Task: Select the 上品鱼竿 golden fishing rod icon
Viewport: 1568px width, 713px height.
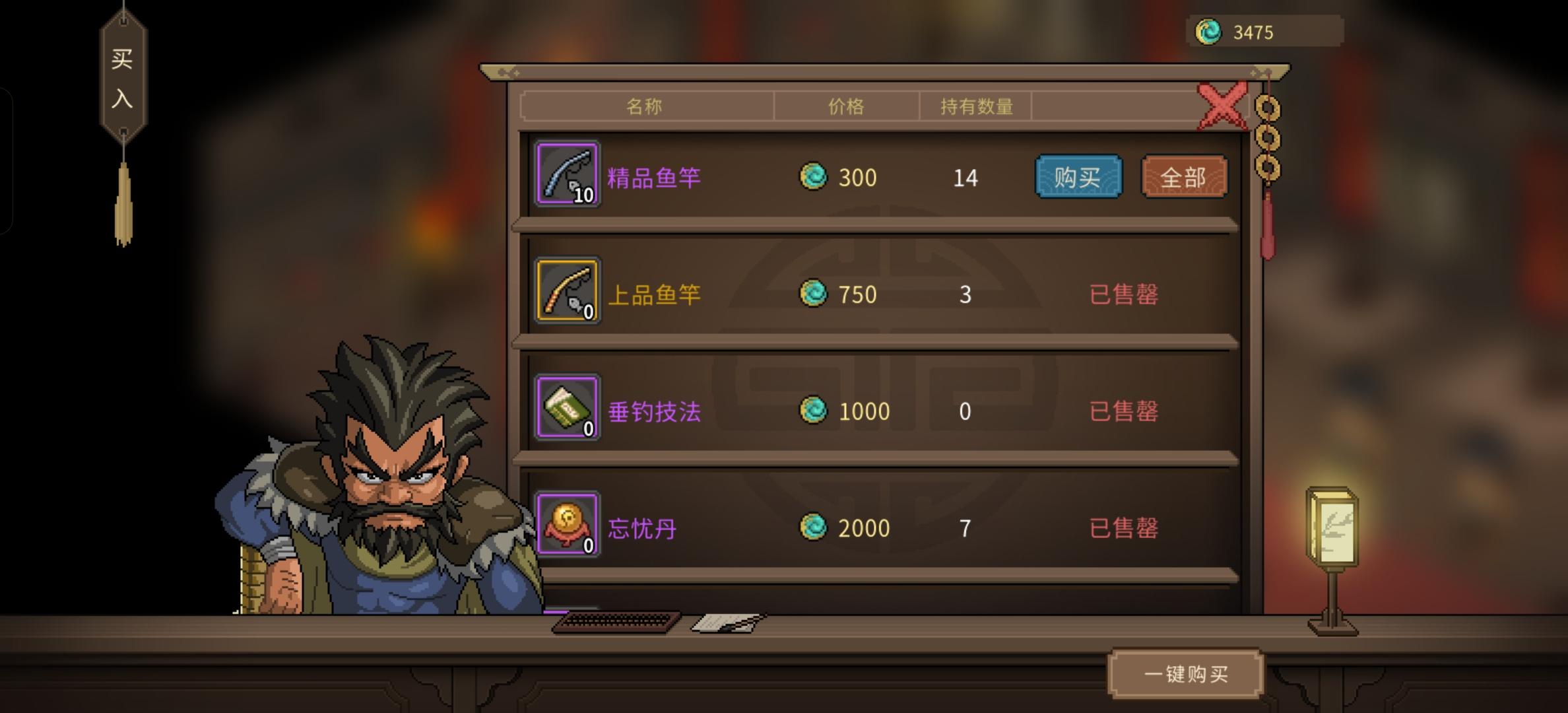Action: tap(568, 294)
